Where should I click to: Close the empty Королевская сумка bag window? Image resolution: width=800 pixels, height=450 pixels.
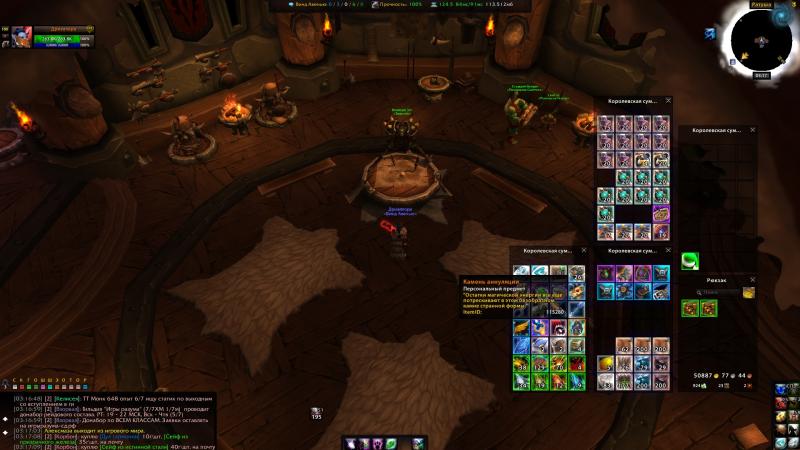[753, 130]
